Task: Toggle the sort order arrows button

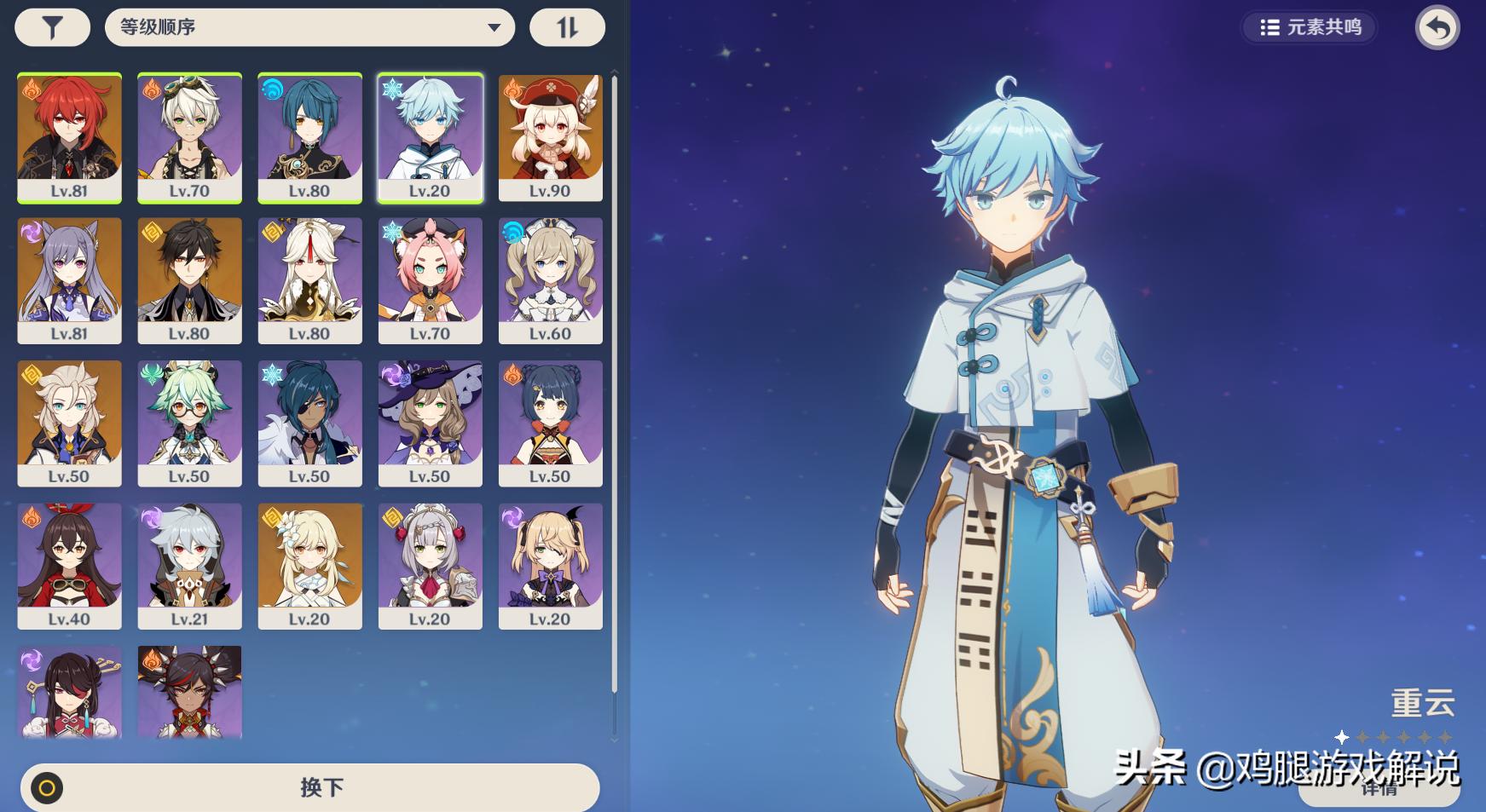Action: click(567, 28)
